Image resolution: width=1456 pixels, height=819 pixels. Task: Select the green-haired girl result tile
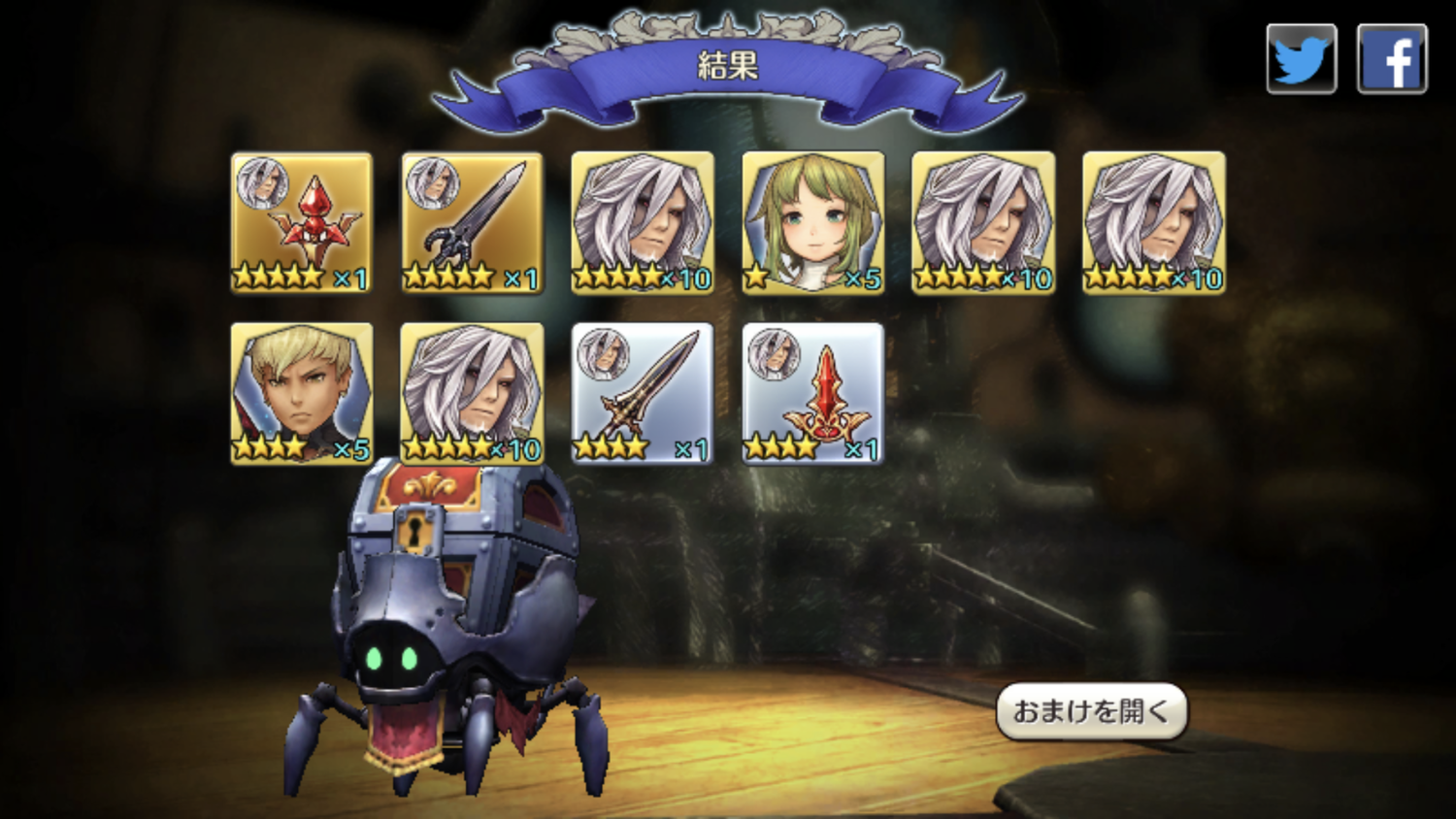click(812, 222)
